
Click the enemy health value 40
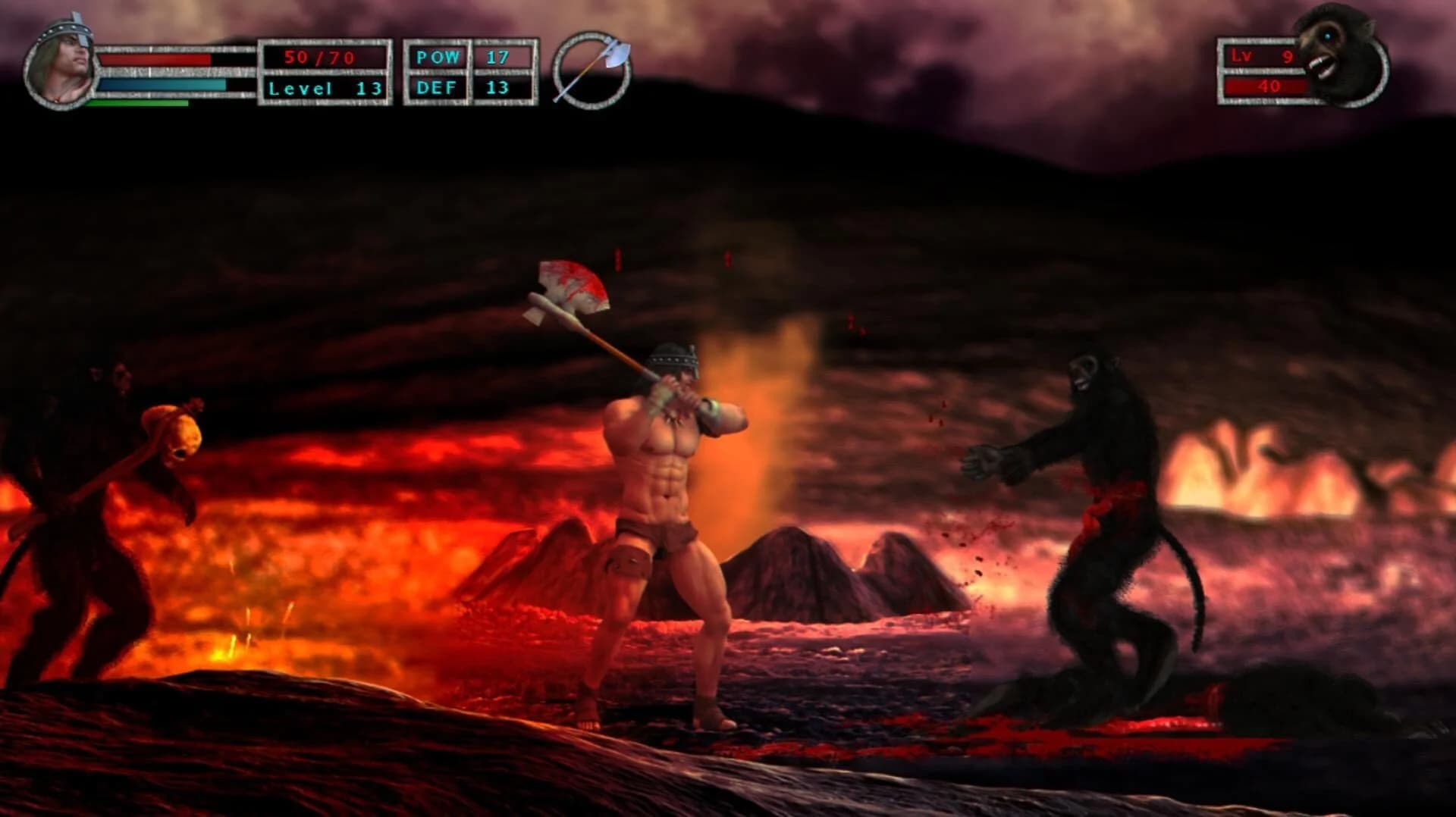(1270, 86)
